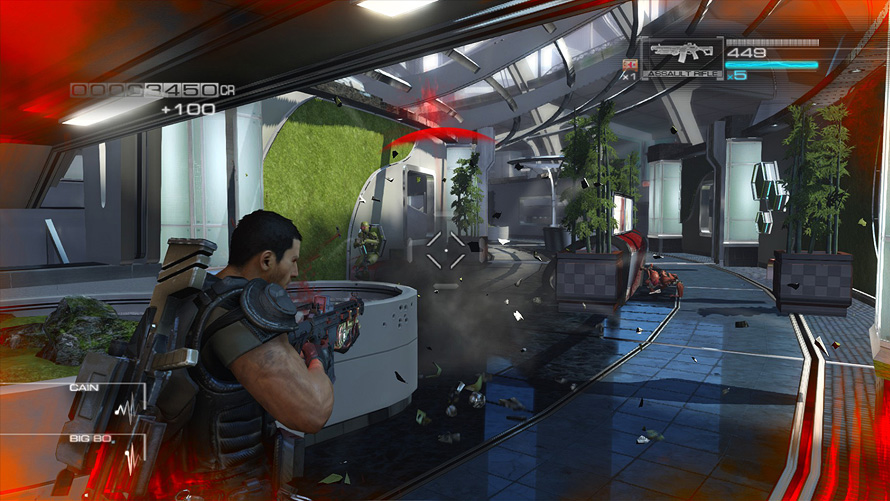The image size is (890, 501).
Task: Select the Assault Rifle weapon icon
Action: [681, 54]
